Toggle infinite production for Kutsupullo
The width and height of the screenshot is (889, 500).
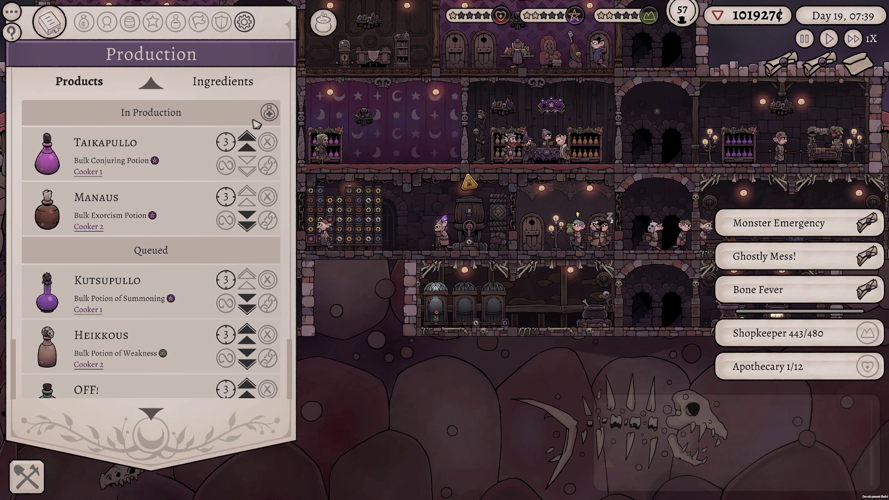[x=226, y=303]
